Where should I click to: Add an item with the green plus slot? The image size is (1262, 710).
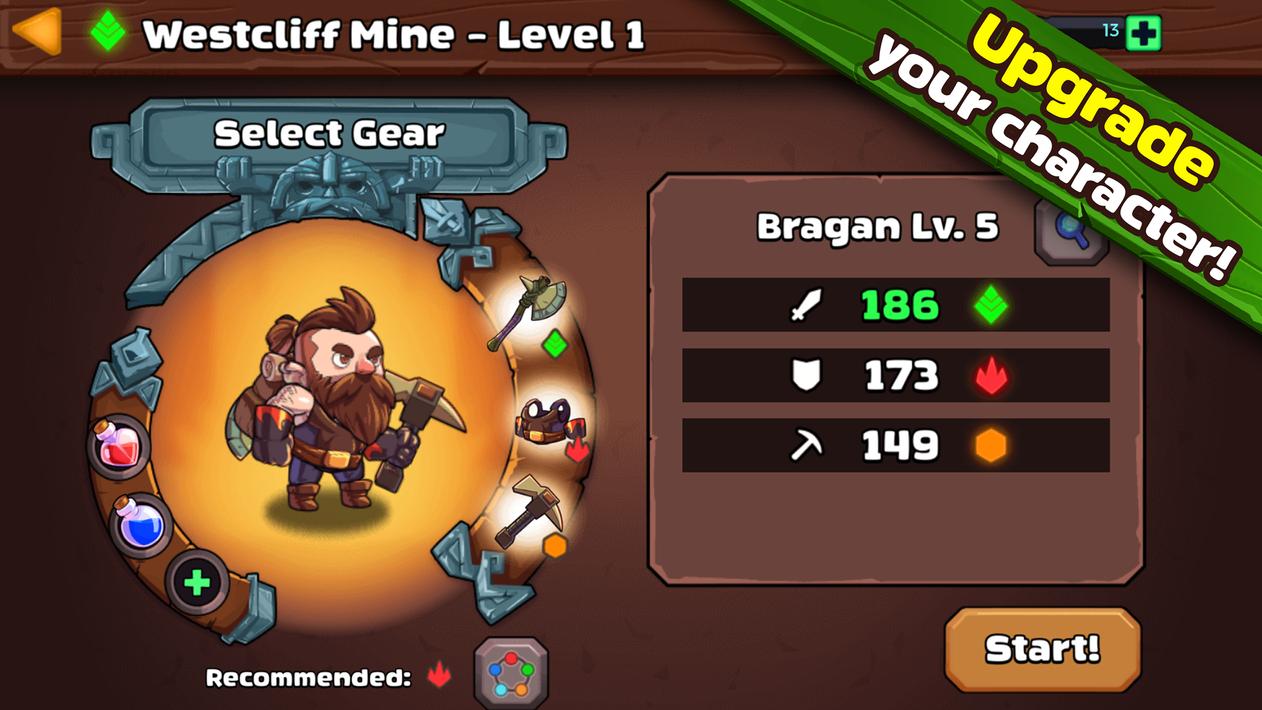[x=196, y=582]
